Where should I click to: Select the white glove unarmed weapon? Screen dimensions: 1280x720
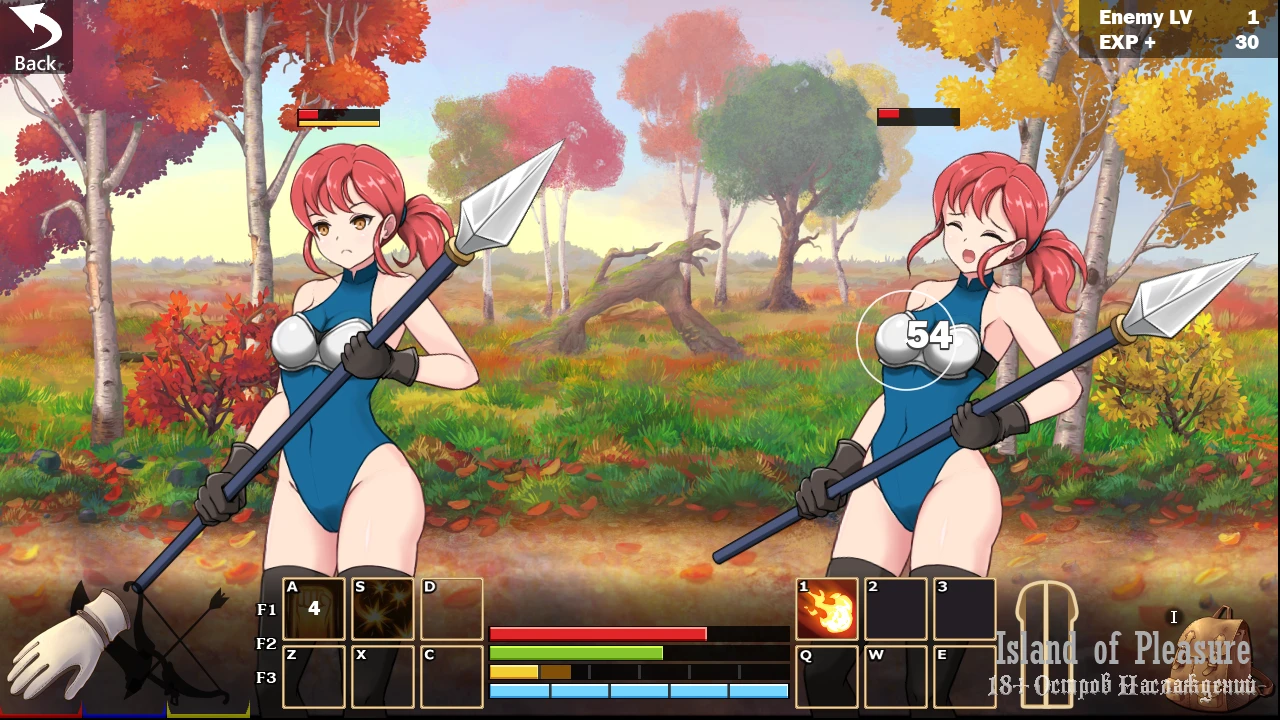click(70, 645)
